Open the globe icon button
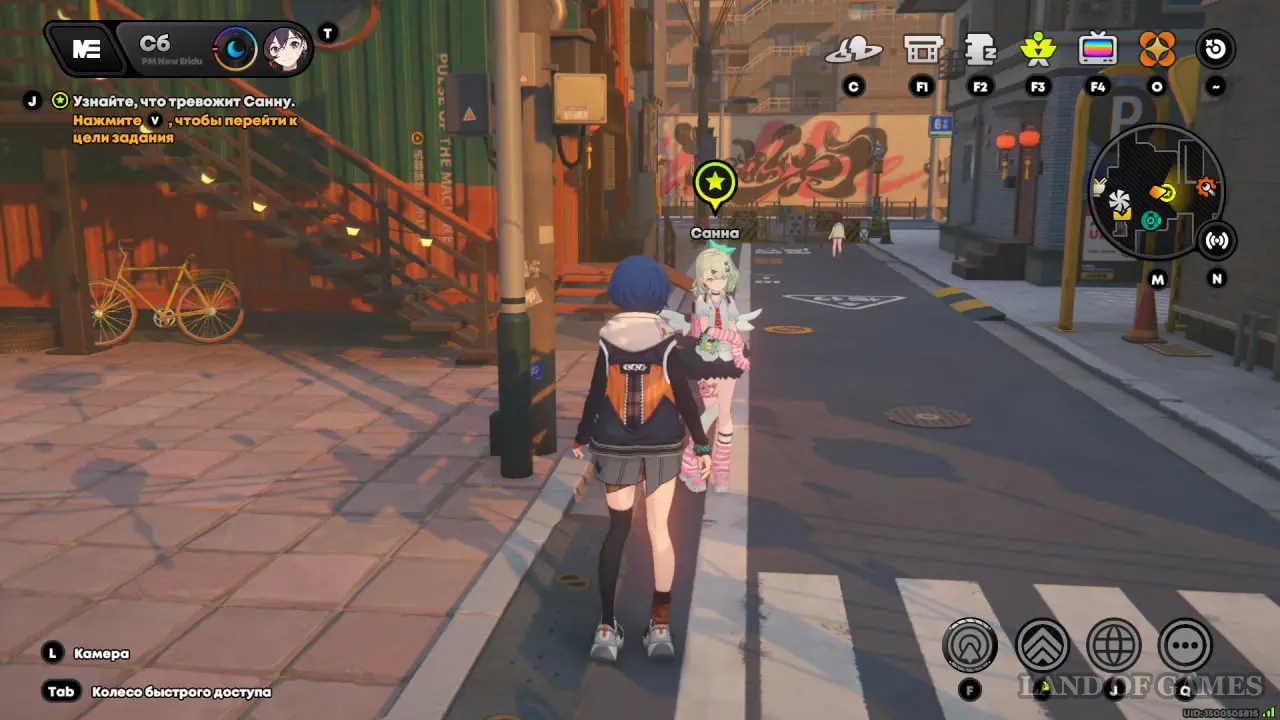 (1114, 645)
